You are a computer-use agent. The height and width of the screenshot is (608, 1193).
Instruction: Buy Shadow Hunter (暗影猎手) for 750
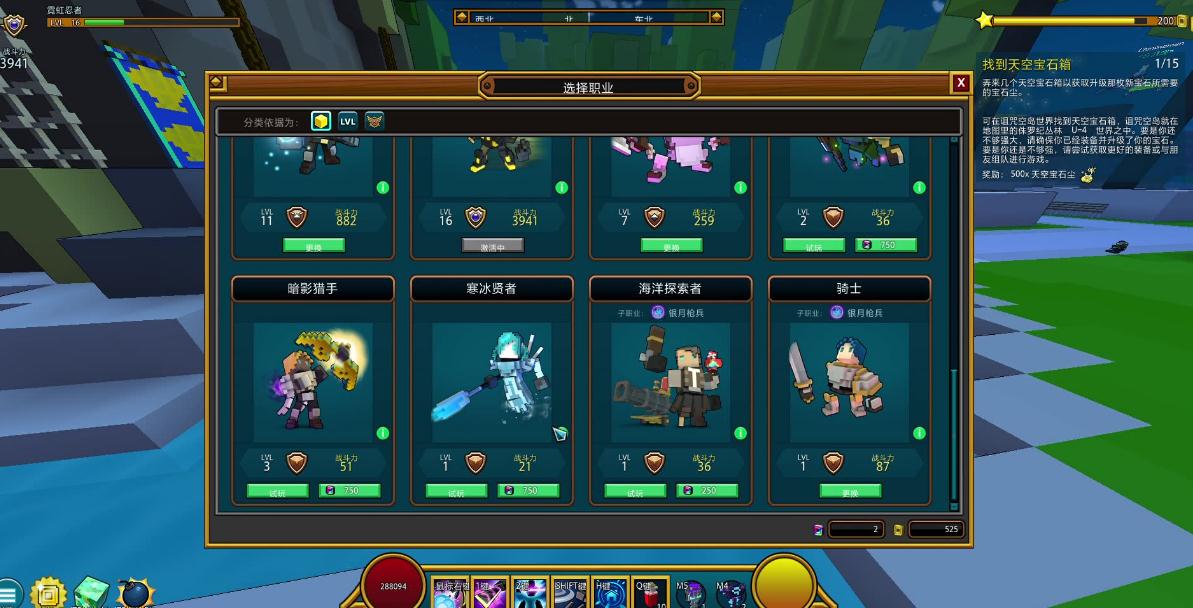[x=349, y=491]
